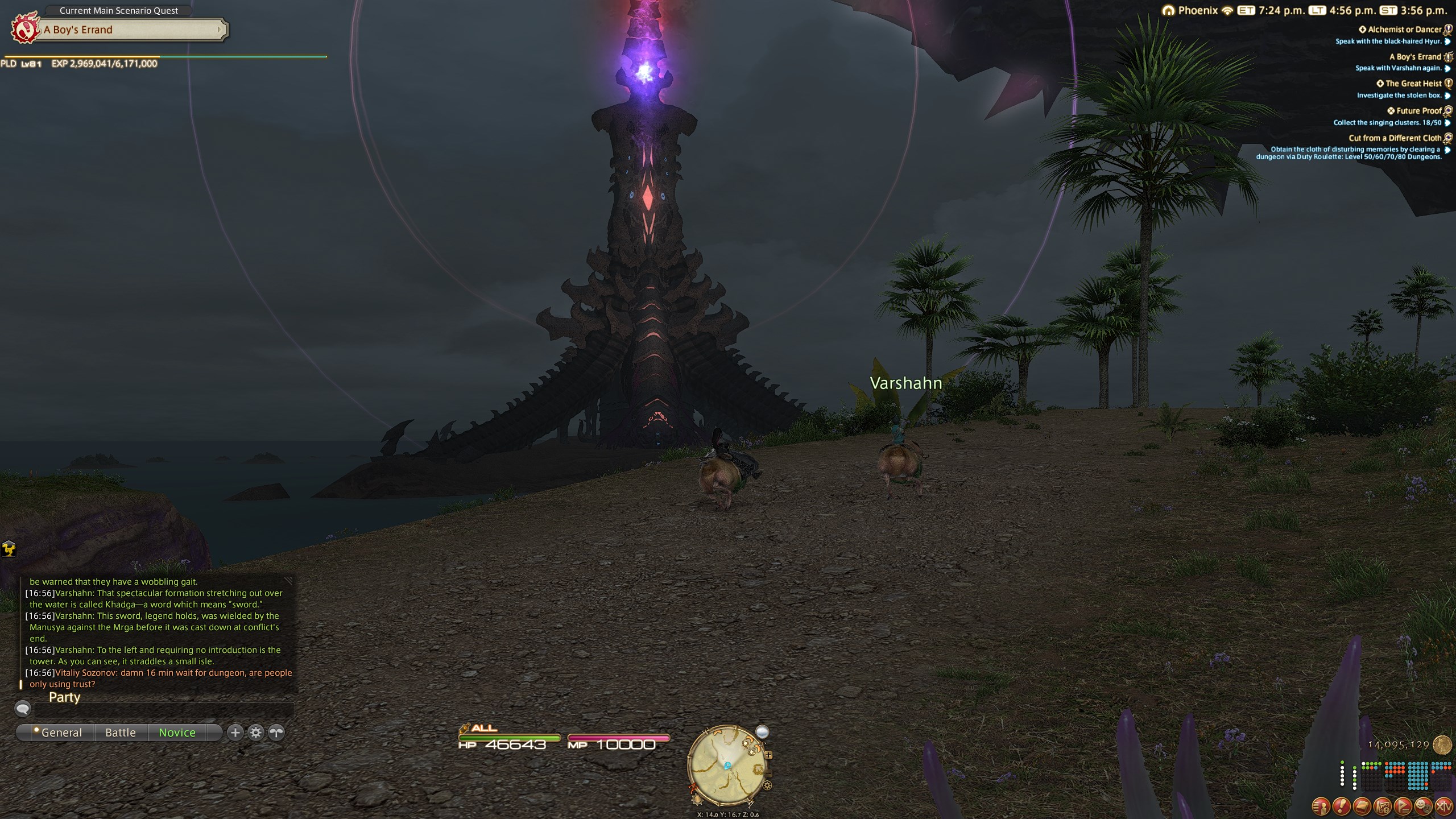Switch to the Battle chat tab
The image size is (1456, 819).
(121, 733)
